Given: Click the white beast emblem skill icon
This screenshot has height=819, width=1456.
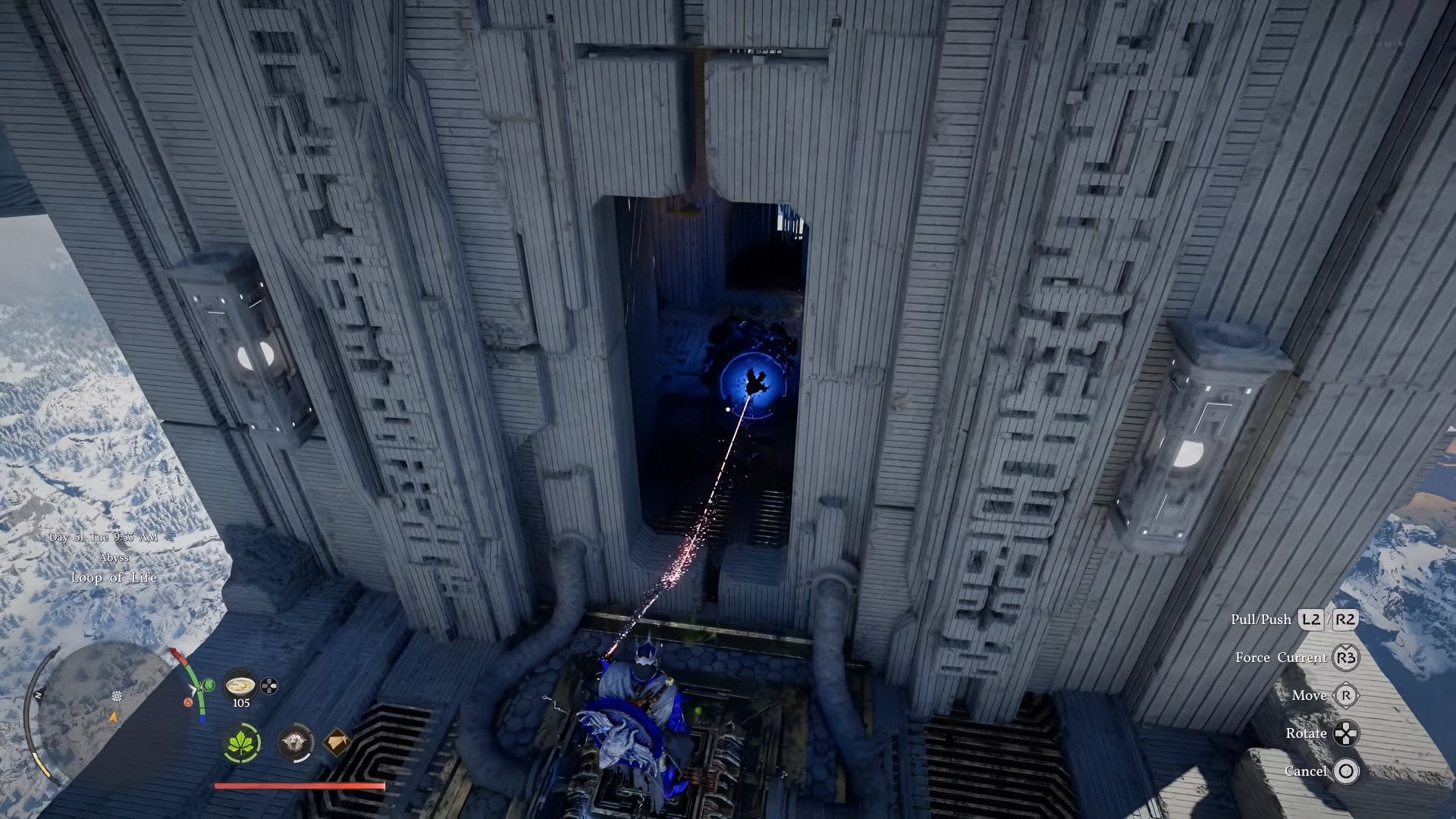Looking at the screenshot, I should pyautogui.click(x=295, y=742).
